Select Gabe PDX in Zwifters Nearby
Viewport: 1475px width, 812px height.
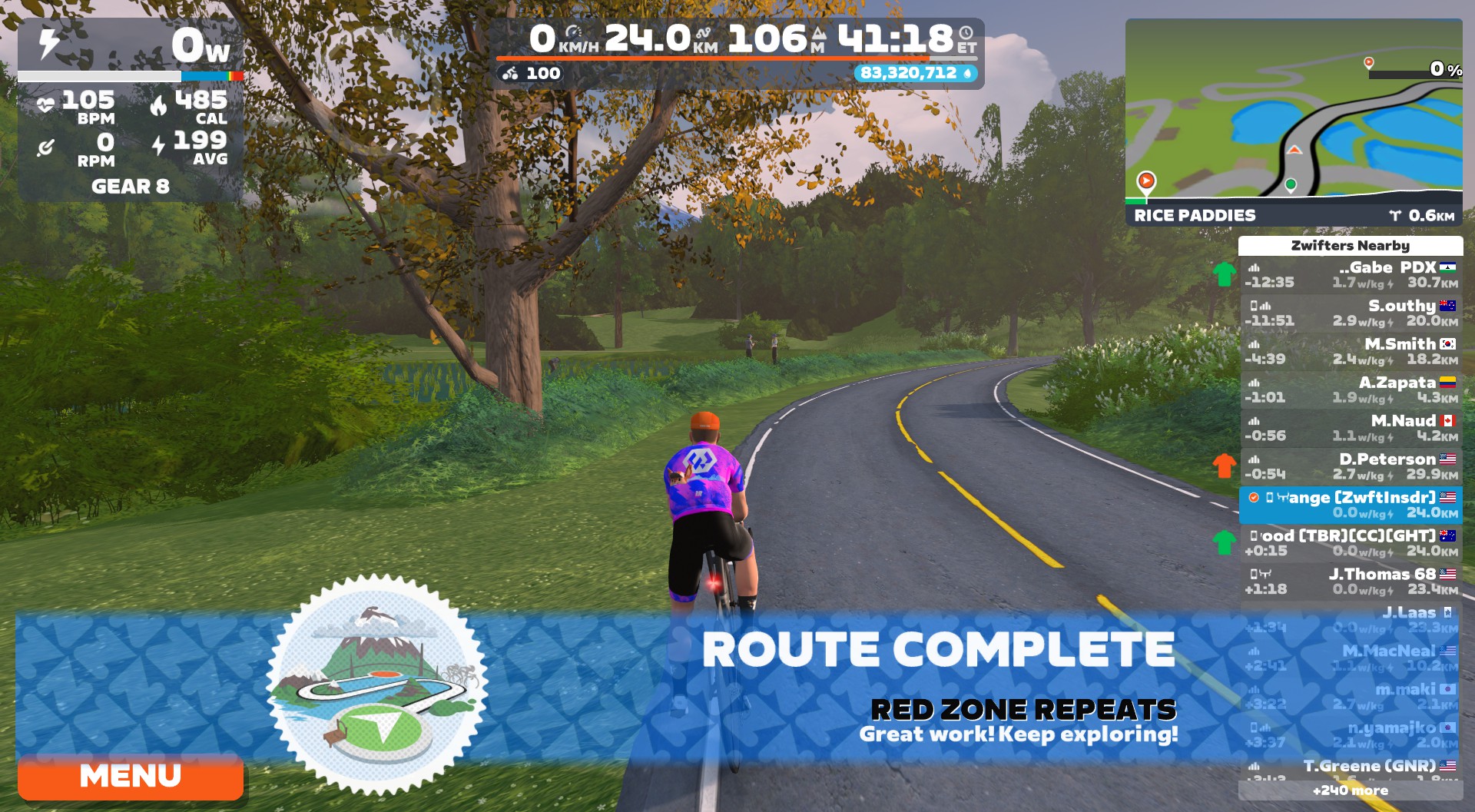(x=1351, y=275)
